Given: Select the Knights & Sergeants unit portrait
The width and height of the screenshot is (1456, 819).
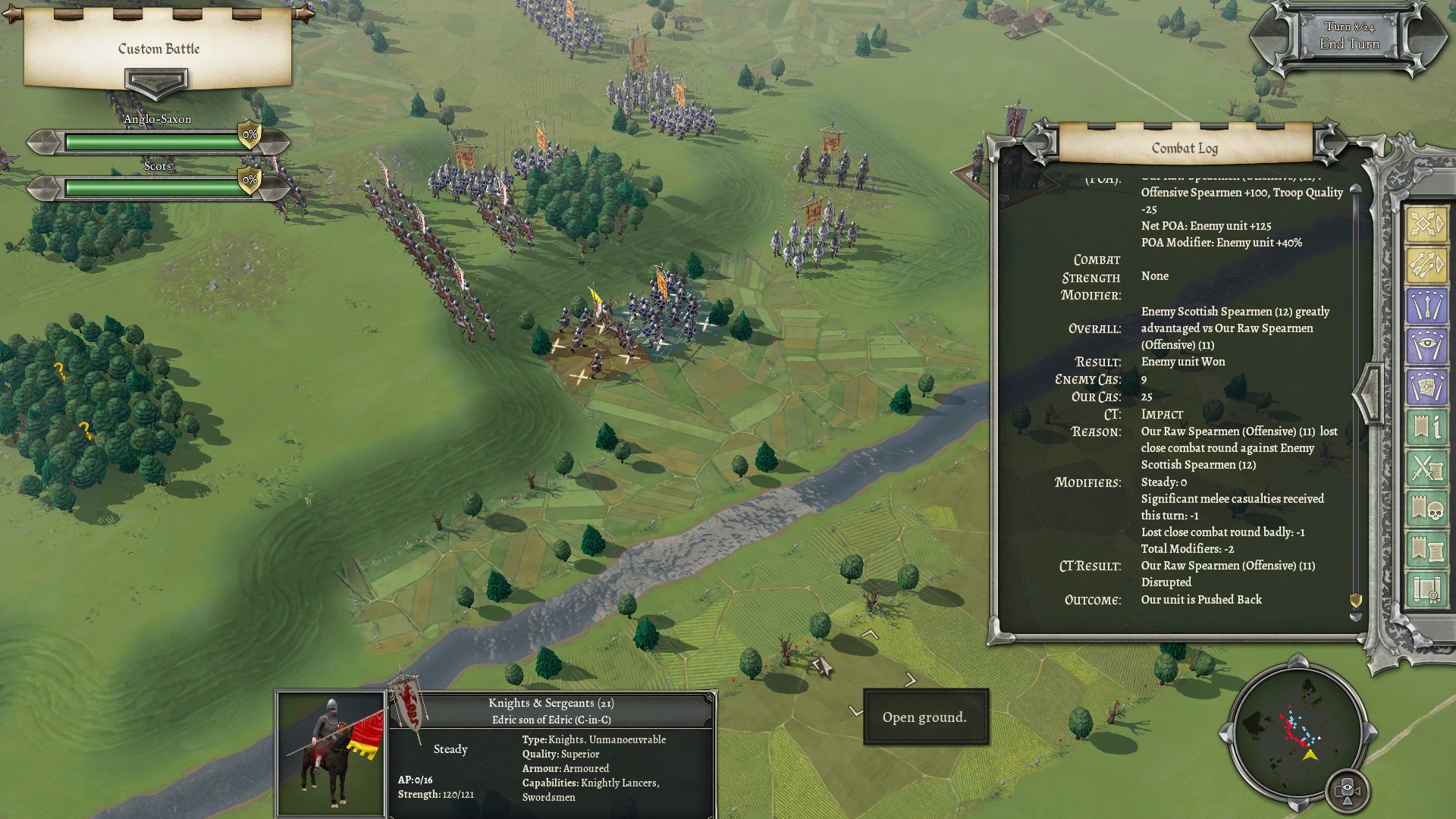Looking at the screenshot, I should coord(331,753).
